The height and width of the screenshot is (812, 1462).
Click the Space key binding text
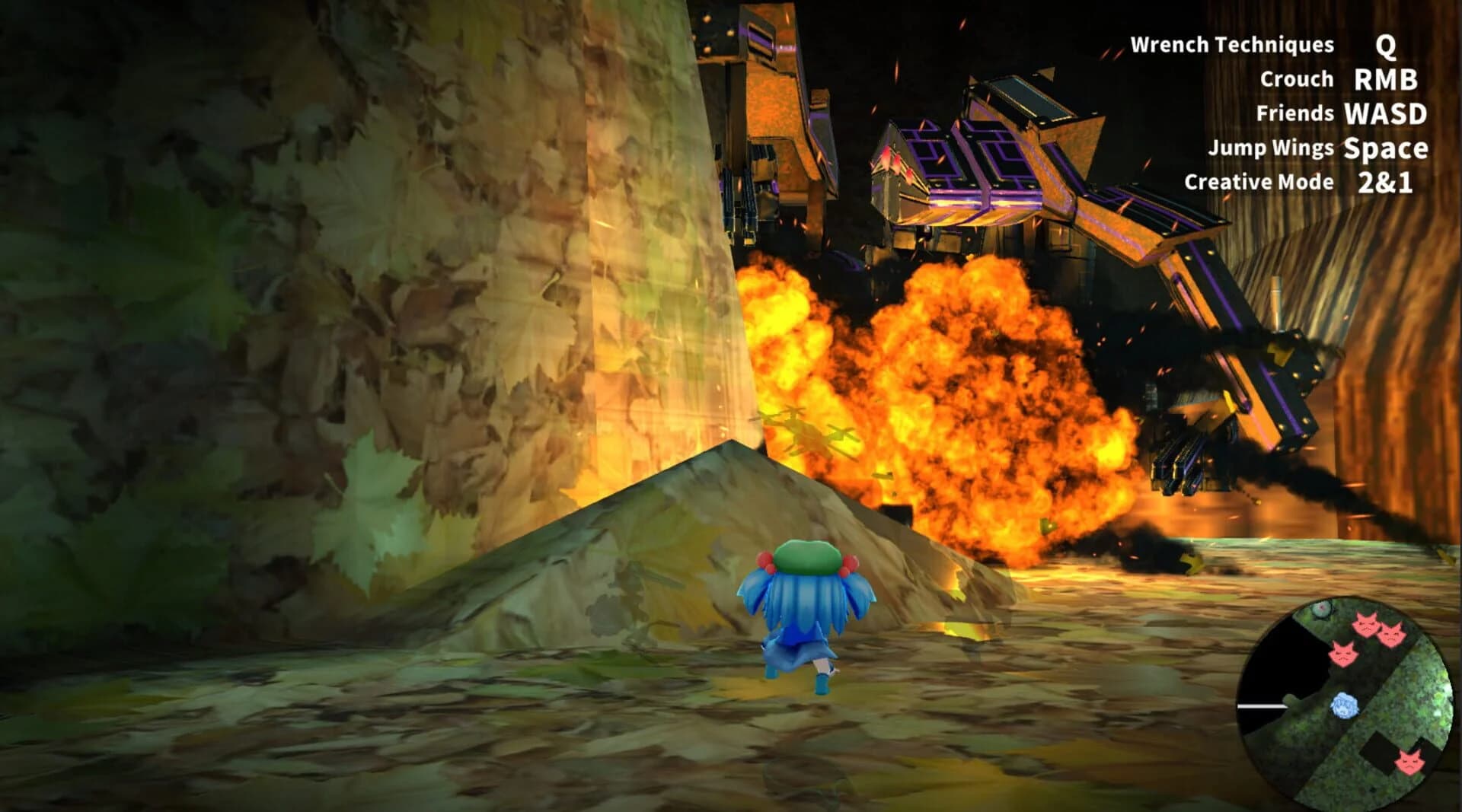click(1387, 150)
